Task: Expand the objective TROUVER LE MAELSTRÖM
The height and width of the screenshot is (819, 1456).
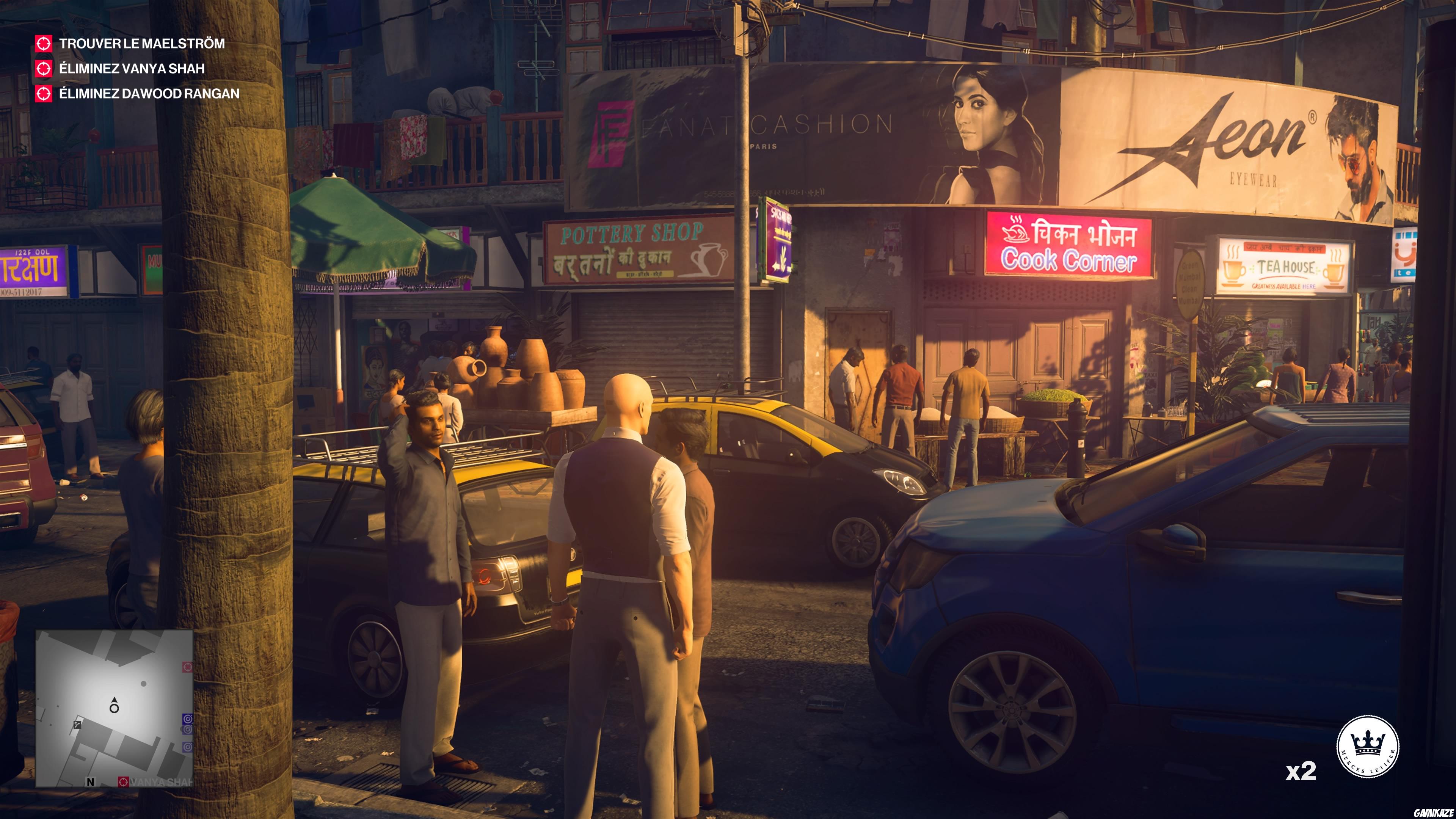Action: [141, 43]
